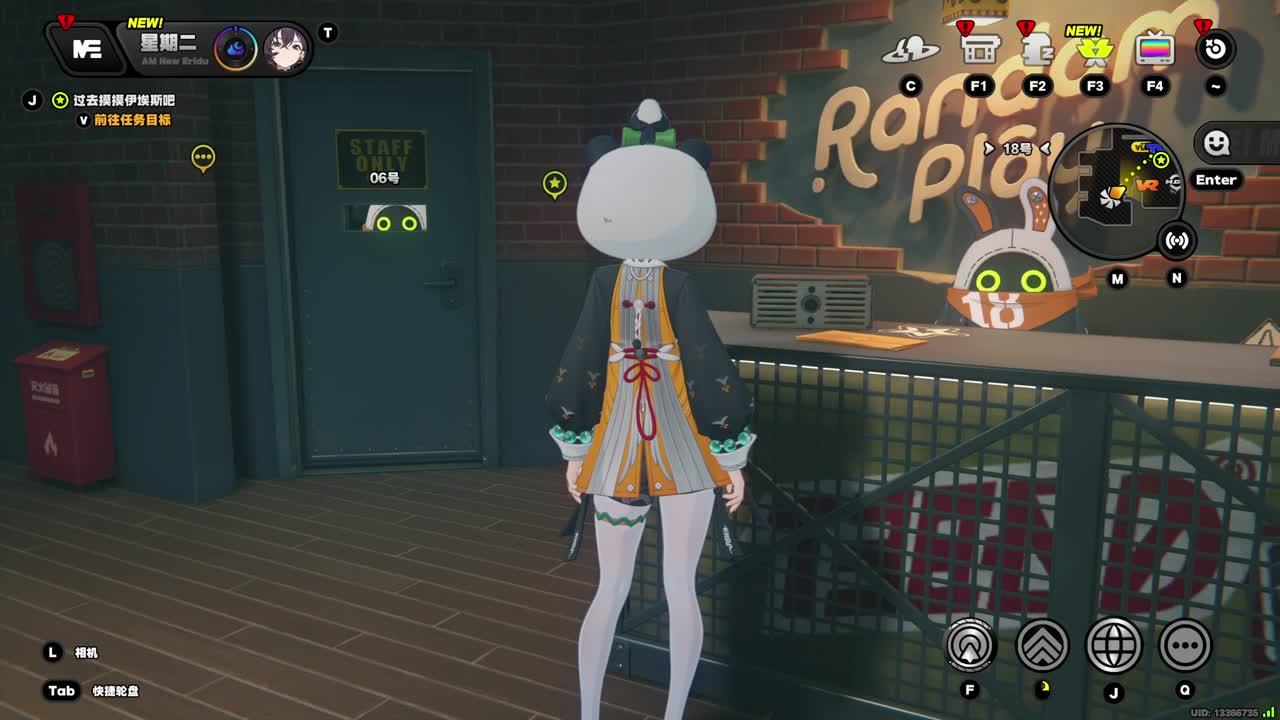Open the three-dots quick menu icon
This screenshot has height=720, width=1280.
pyautogui.click(x=1185, y=646)
